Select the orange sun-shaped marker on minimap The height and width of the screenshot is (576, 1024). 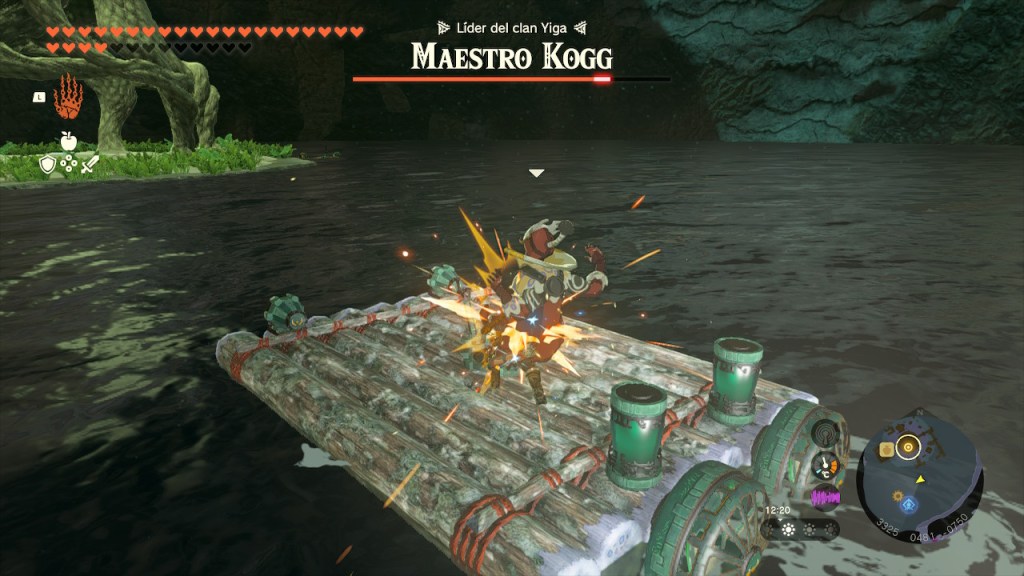tap(897, 496)
